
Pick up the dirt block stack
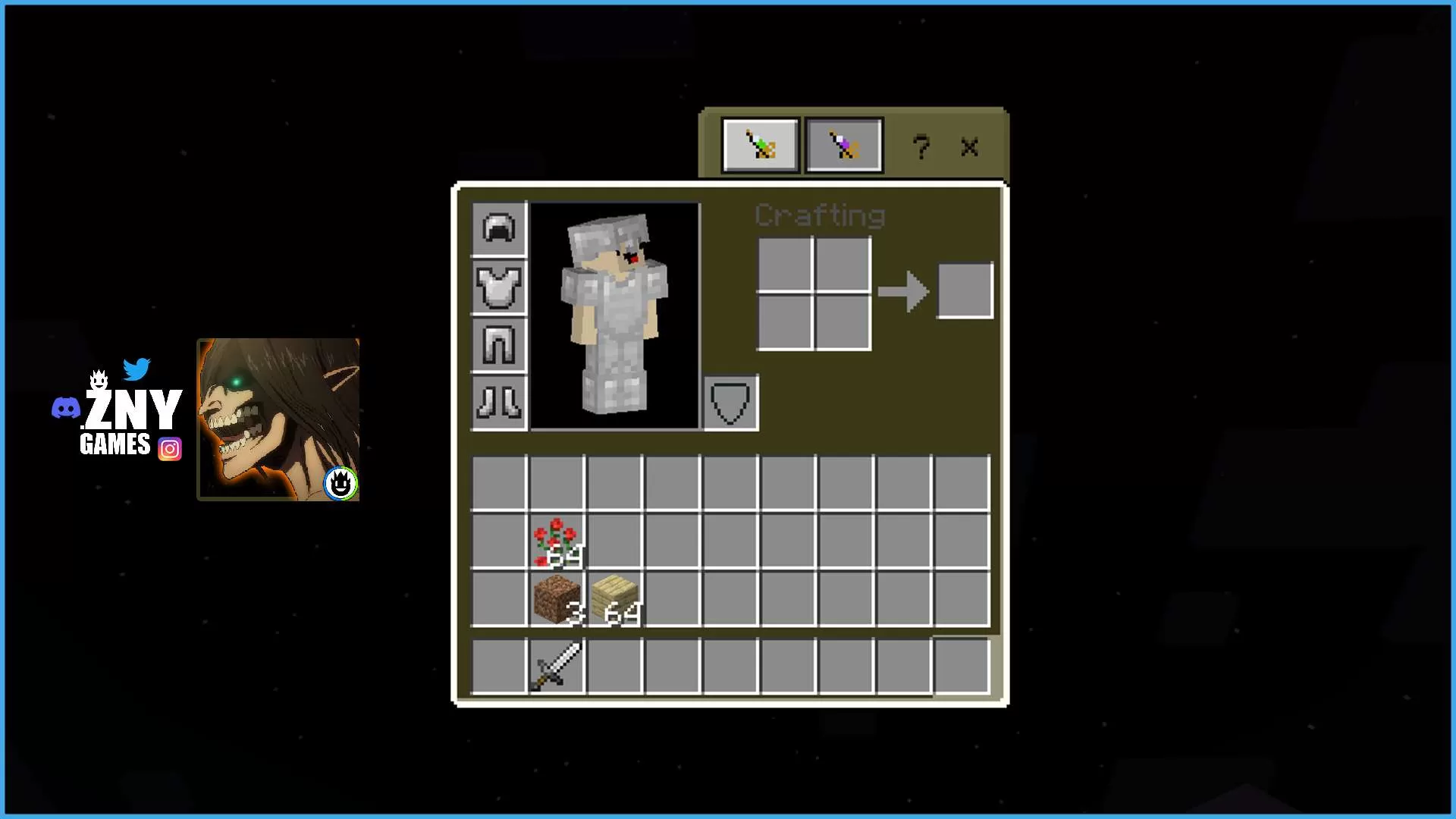click(556, 599)
